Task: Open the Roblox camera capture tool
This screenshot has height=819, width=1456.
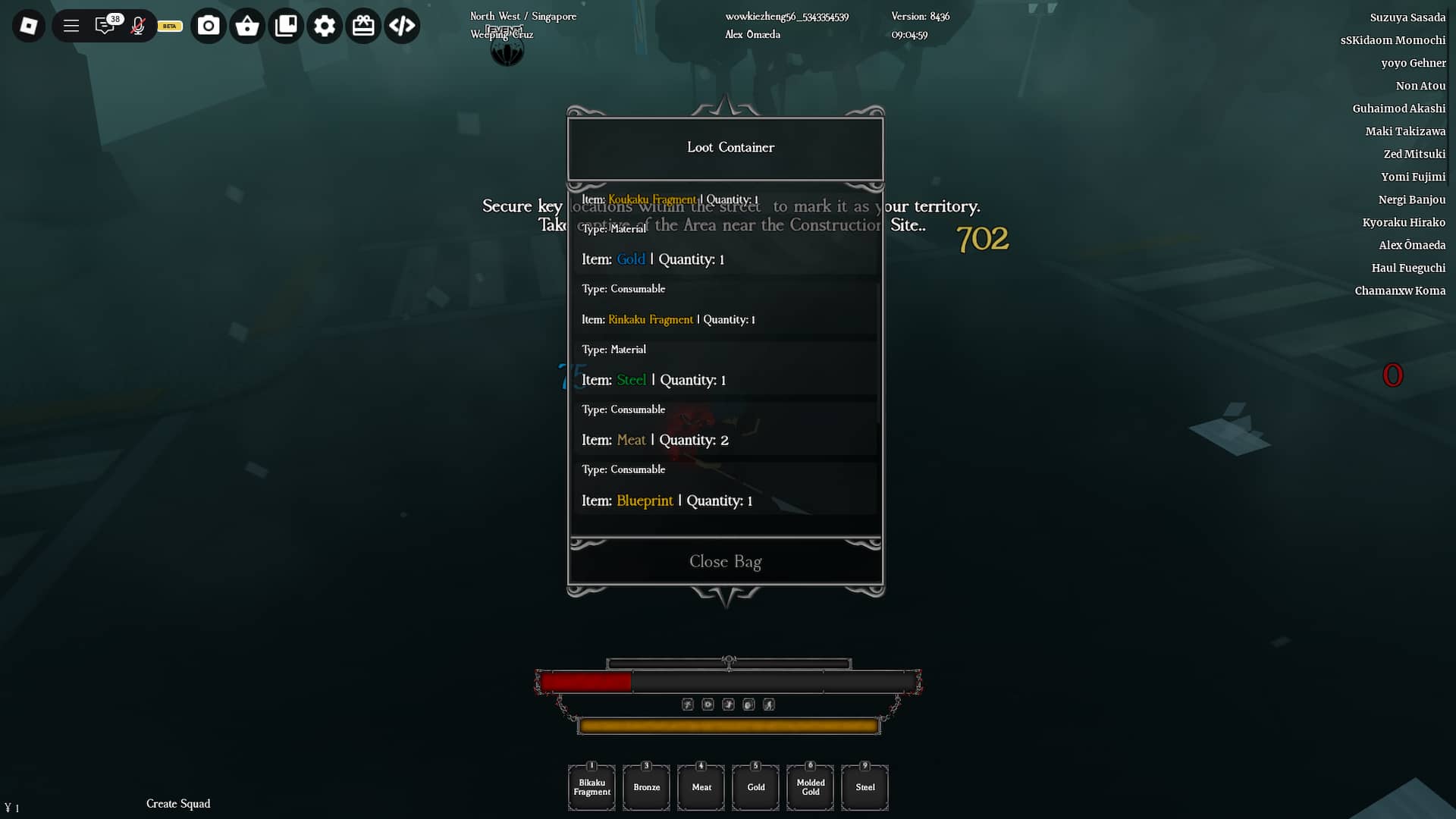Action: point(209,25)
